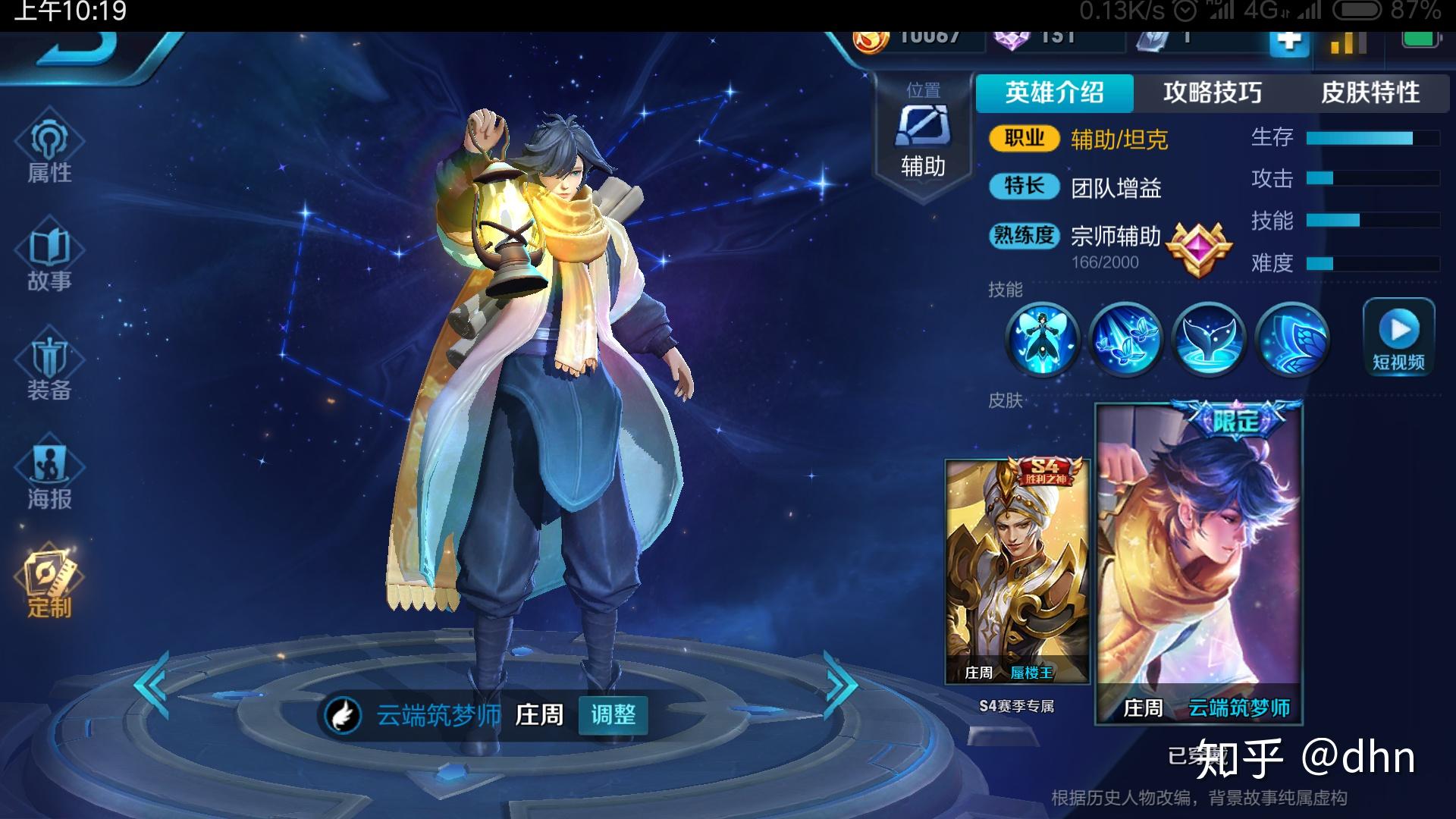Open the 海报 poster section
1456x819 pixels.
click(x=49, y=476)
